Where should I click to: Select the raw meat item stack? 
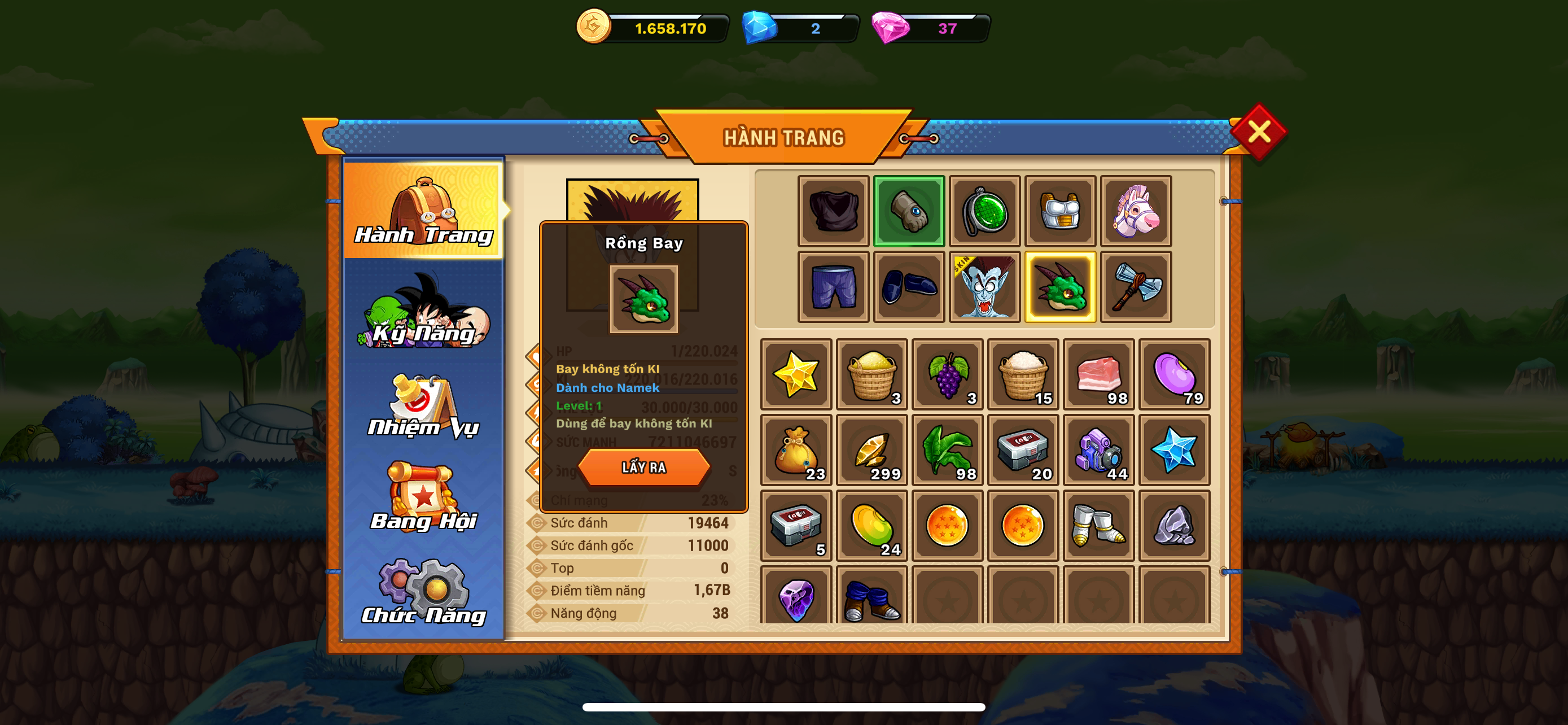tap(1098, 374)
